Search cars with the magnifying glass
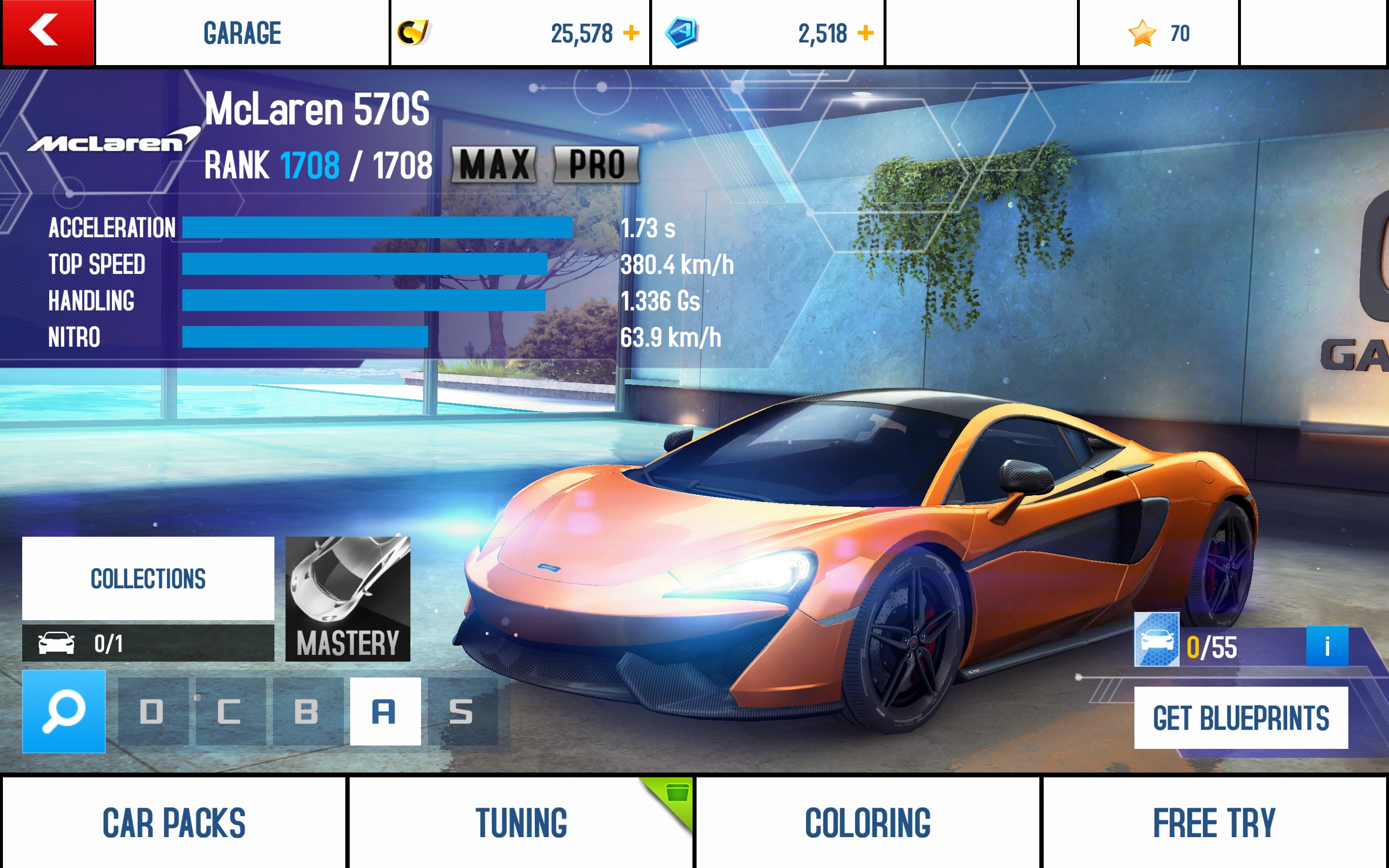This screenshot has height=868, width=1389. pyautogui.click(x=64, y=711)
